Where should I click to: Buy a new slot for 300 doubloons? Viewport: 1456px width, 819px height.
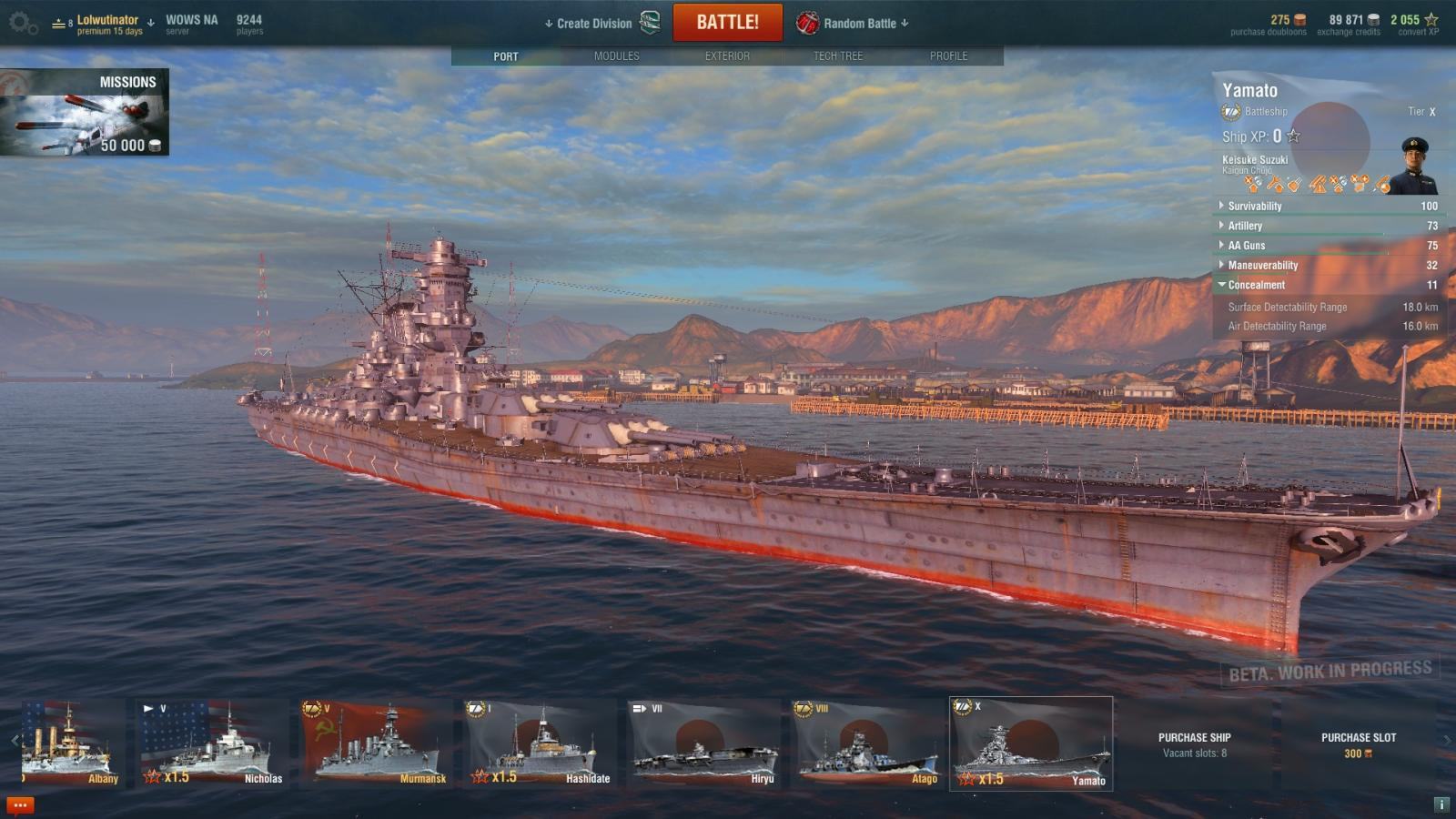point(1358,744)
